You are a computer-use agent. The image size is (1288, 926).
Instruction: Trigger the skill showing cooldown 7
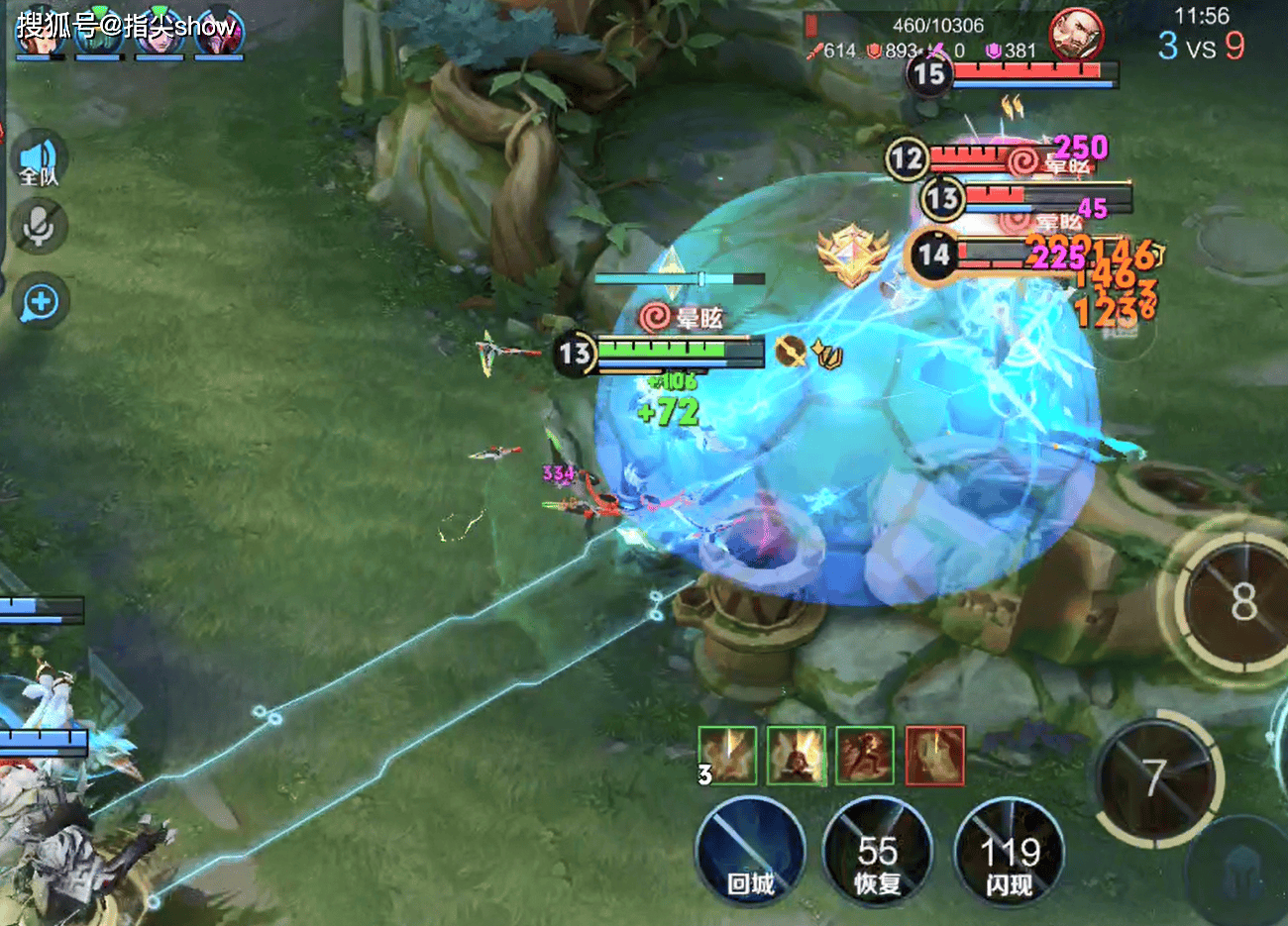pos(1155,779)
